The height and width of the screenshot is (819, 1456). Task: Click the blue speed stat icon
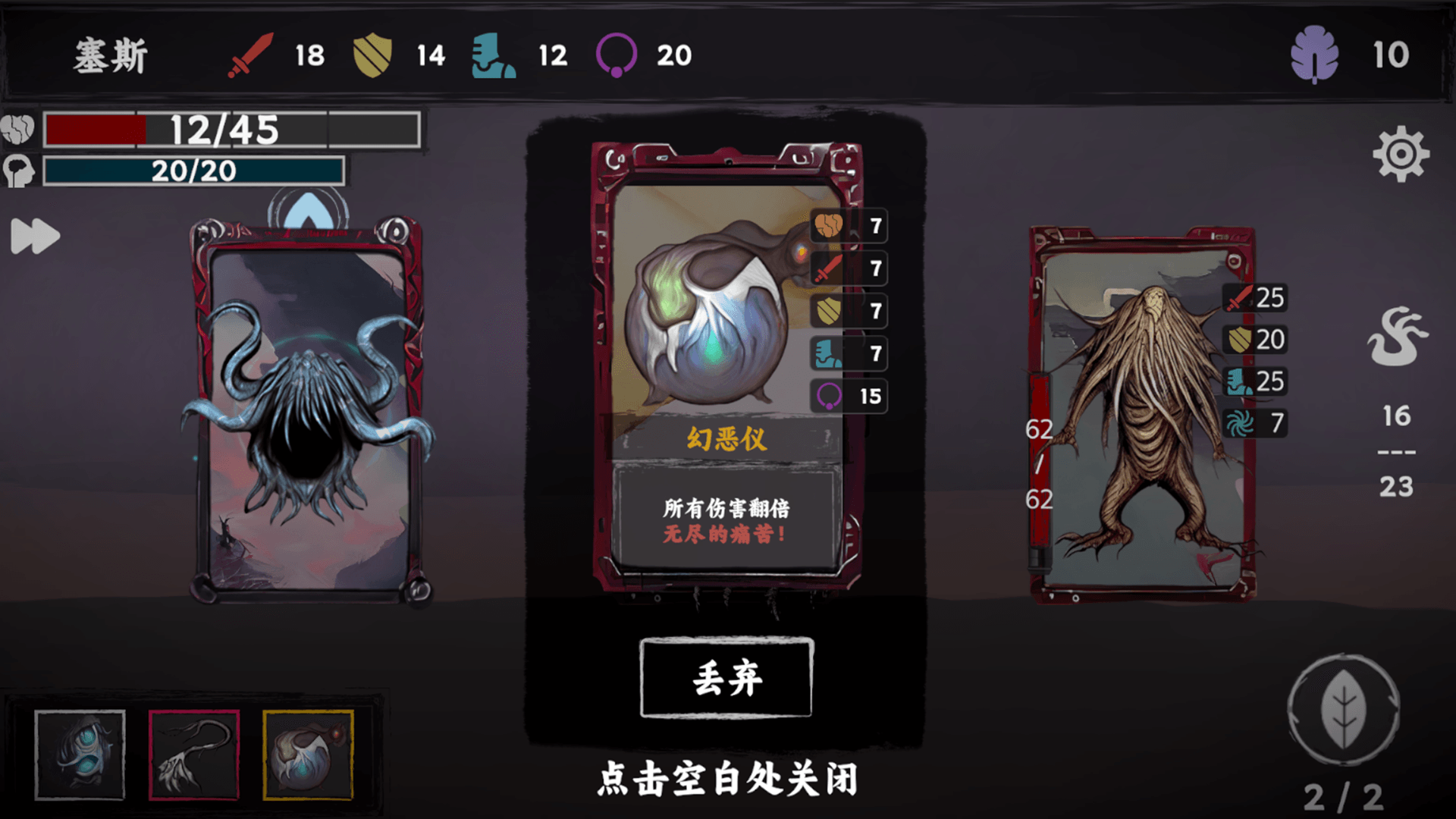[x=494, y=55]
